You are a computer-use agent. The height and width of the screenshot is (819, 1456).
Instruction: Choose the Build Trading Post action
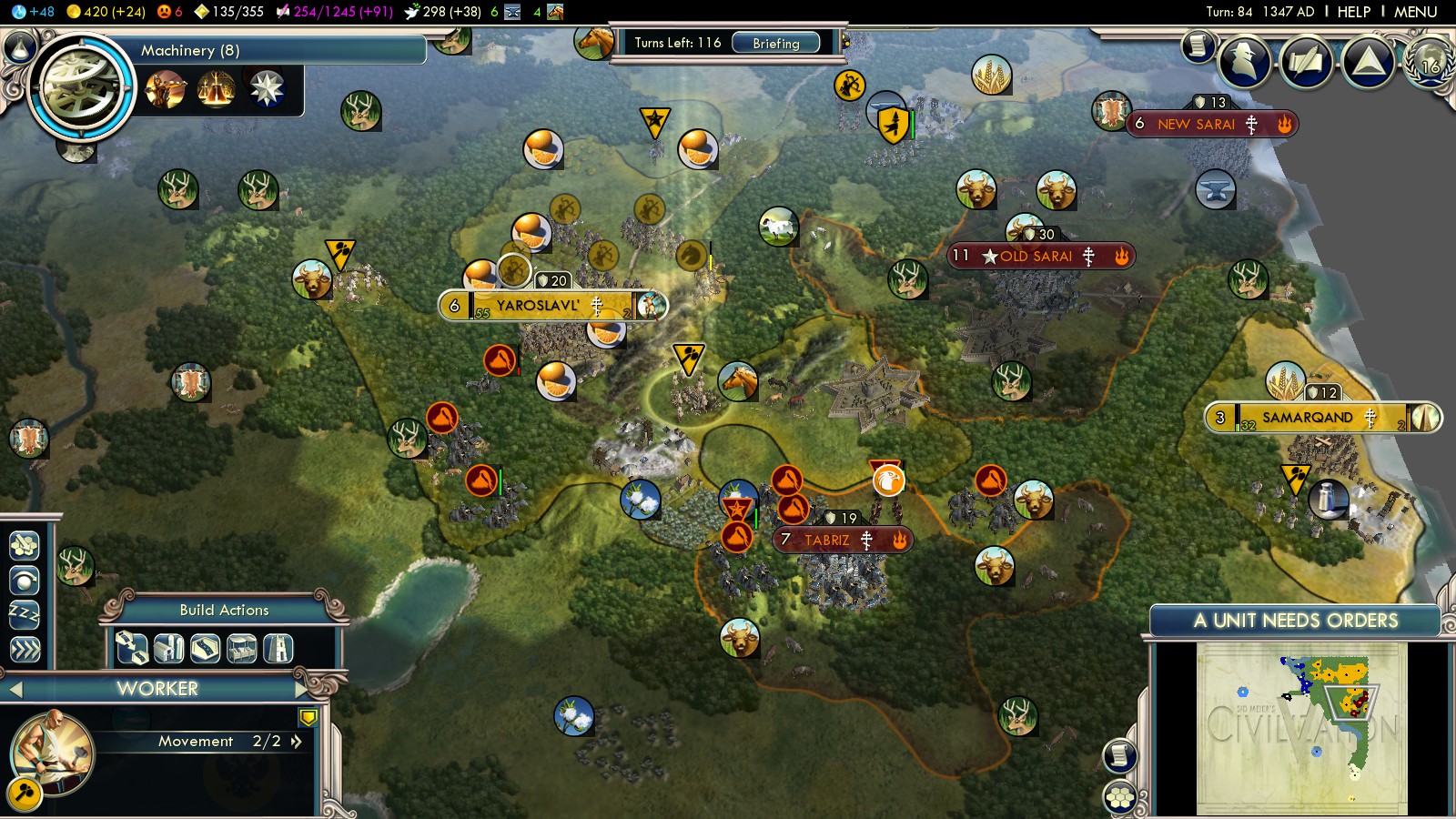point(241,648)
